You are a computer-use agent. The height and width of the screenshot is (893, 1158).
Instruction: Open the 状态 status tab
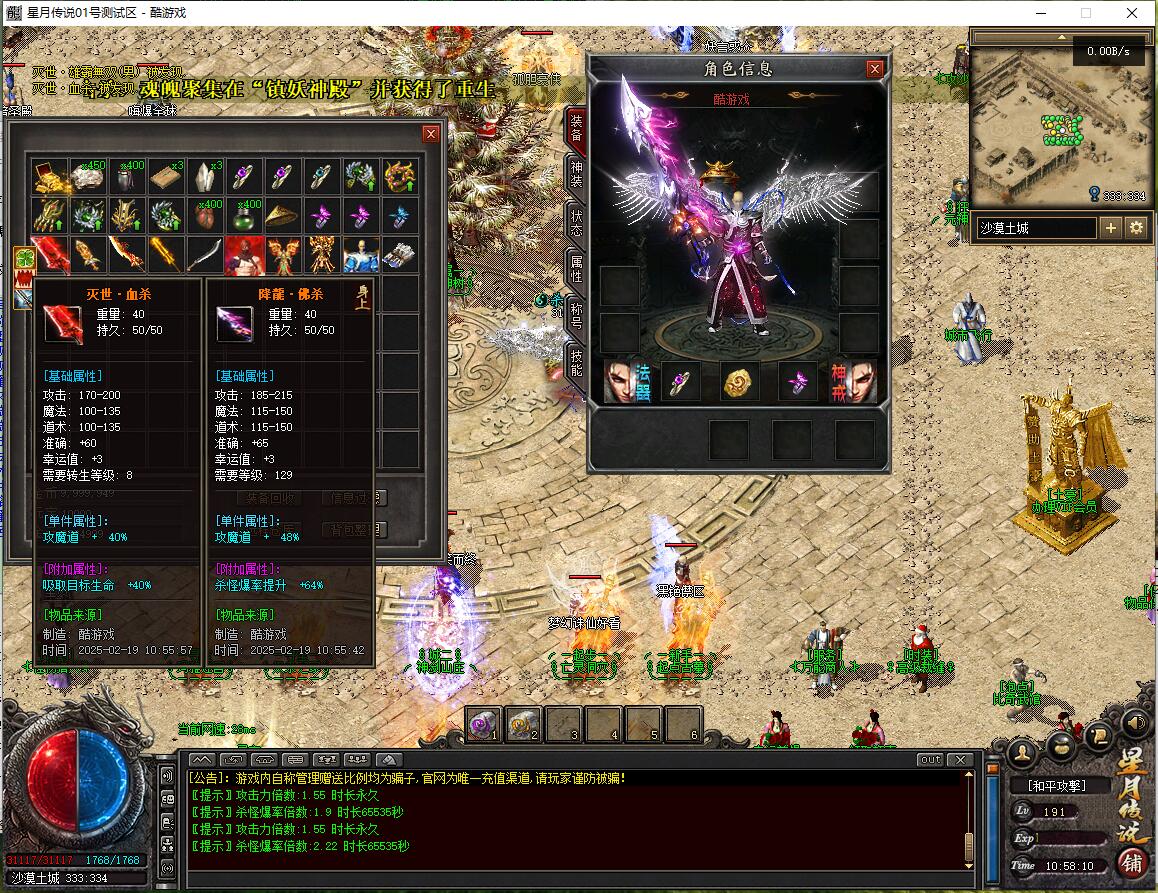point(576,222)
